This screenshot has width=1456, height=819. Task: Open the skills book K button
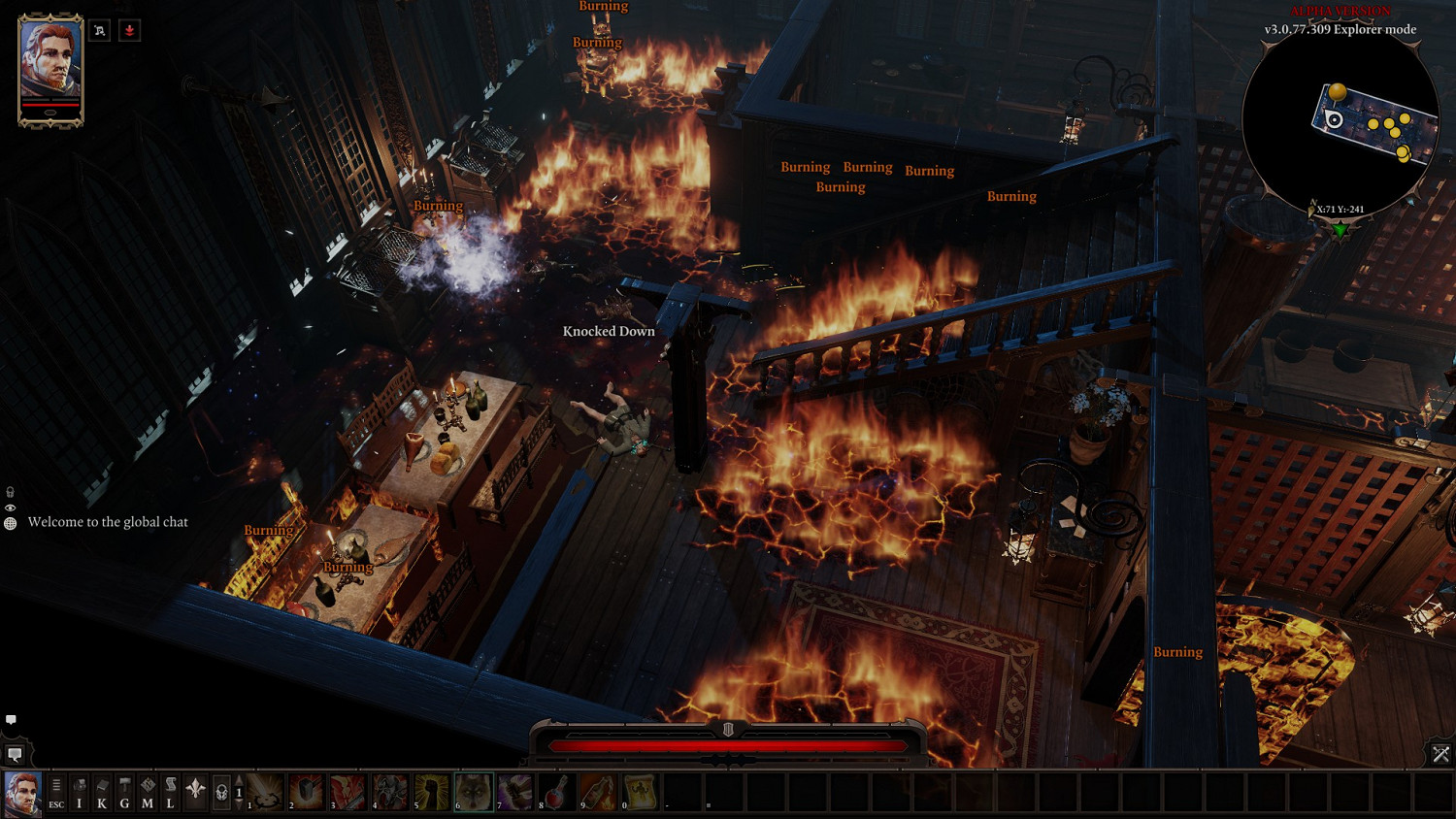tap(102, 791)
